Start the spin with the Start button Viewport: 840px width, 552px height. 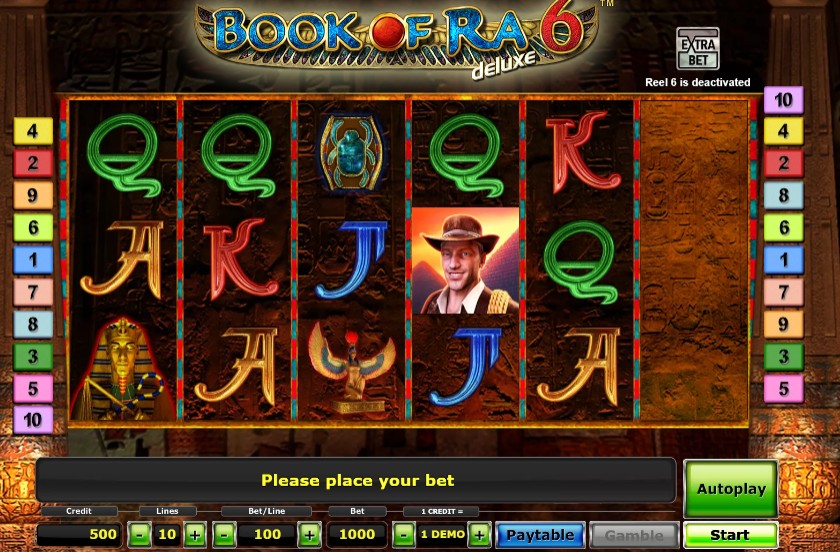(x=730, y=535)
